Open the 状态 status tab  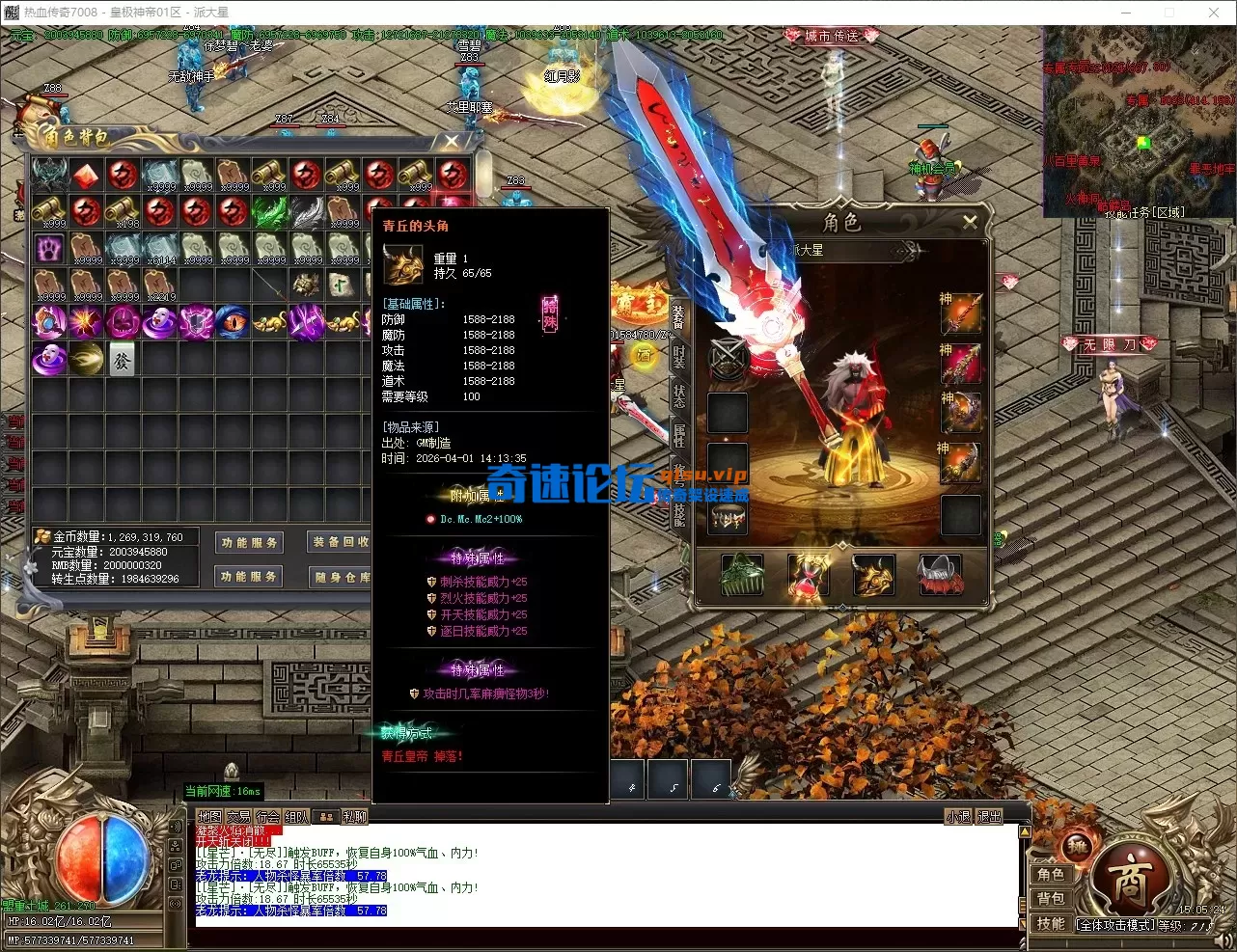679,395
